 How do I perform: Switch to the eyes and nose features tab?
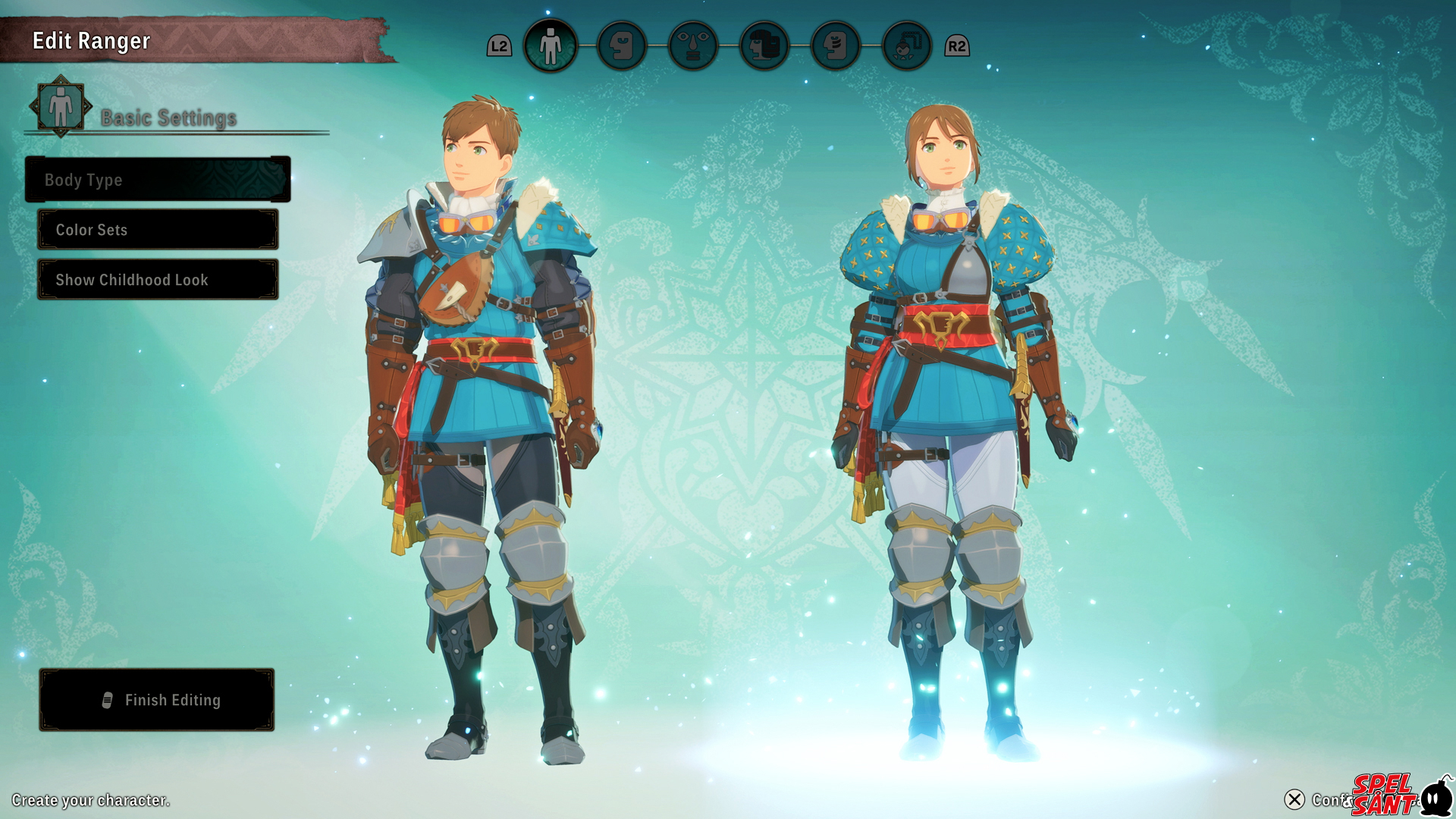coord(693,45)
